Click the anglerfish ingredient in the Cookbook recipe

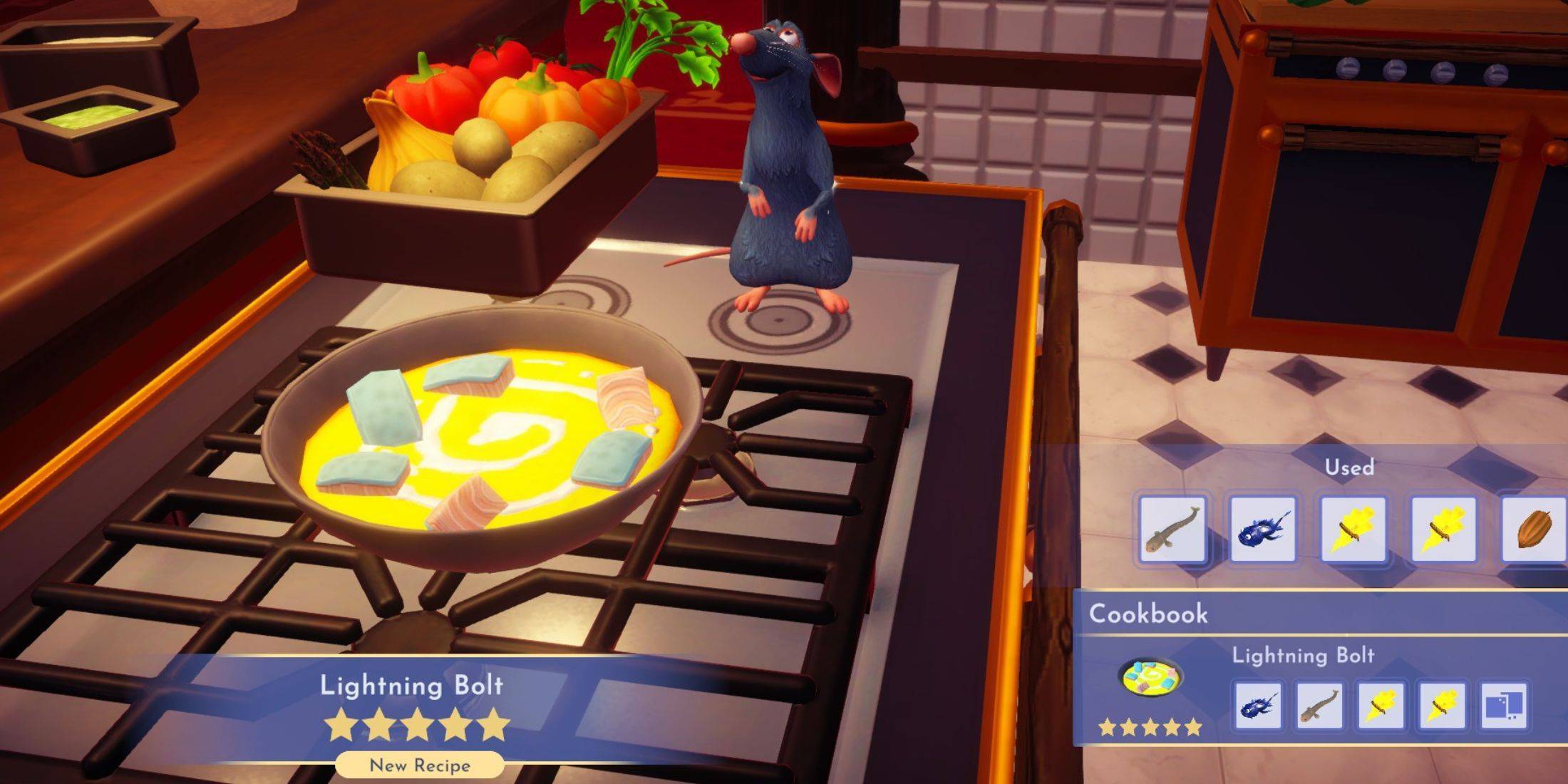pyautogui.click(x=1258, y=706)
